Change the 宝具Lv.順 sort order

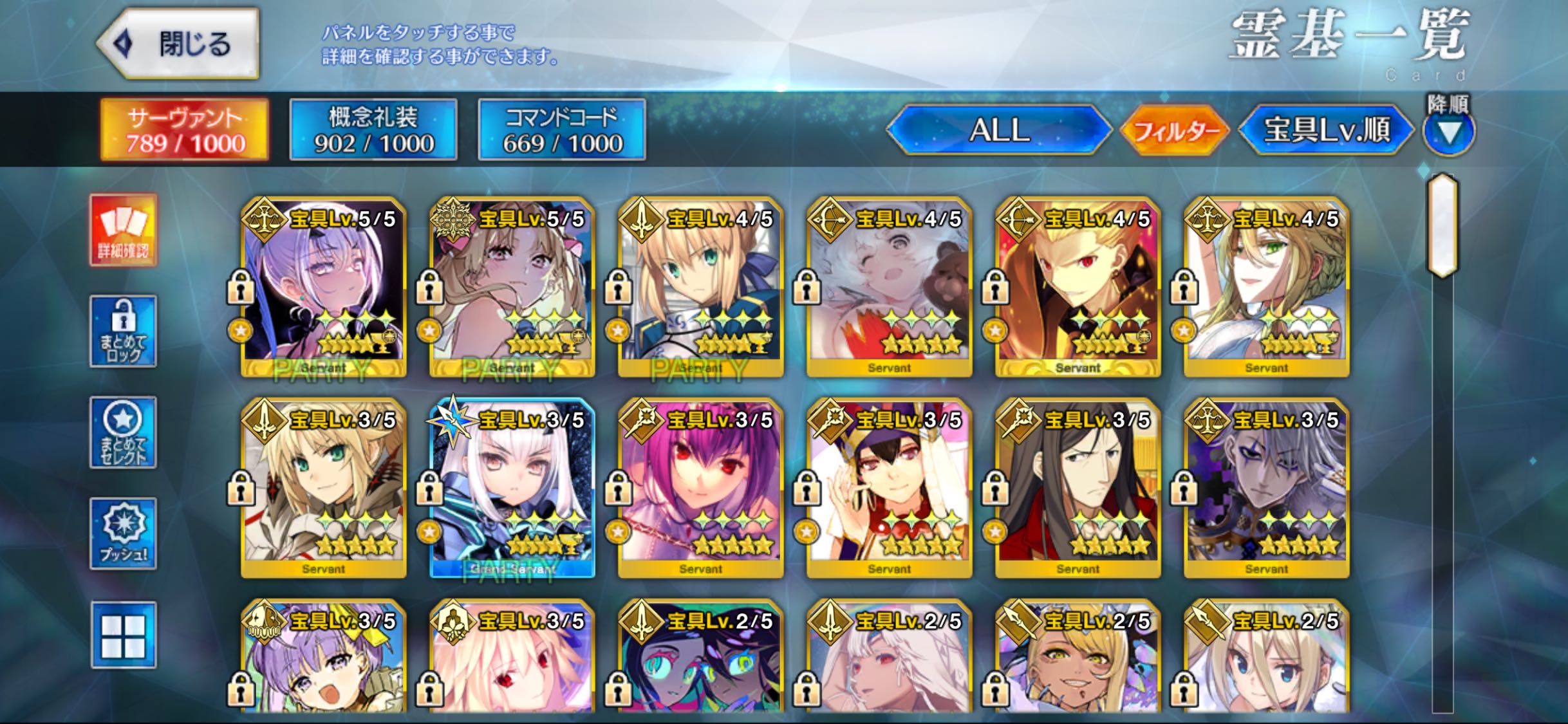(1326, 131)
